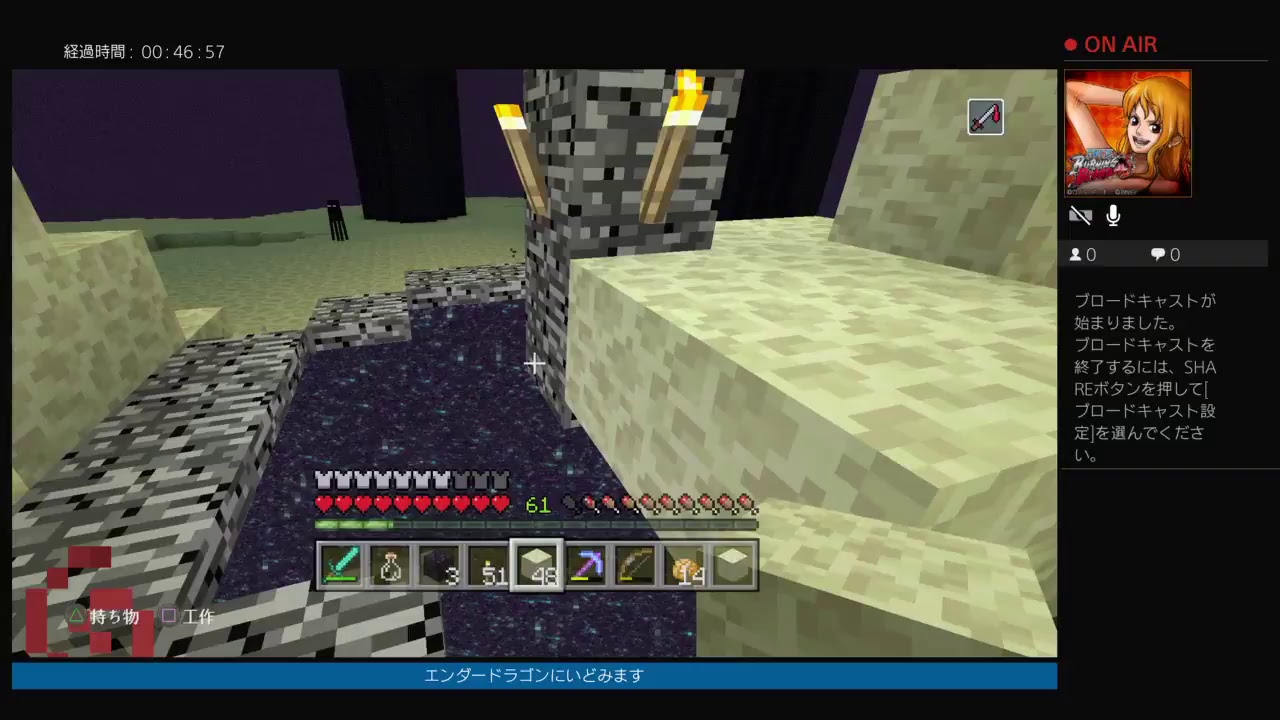1280x720 pixels.
Task: Toggle the microphone on or off
Action: pyautogui.click(x=1112, y=215)
